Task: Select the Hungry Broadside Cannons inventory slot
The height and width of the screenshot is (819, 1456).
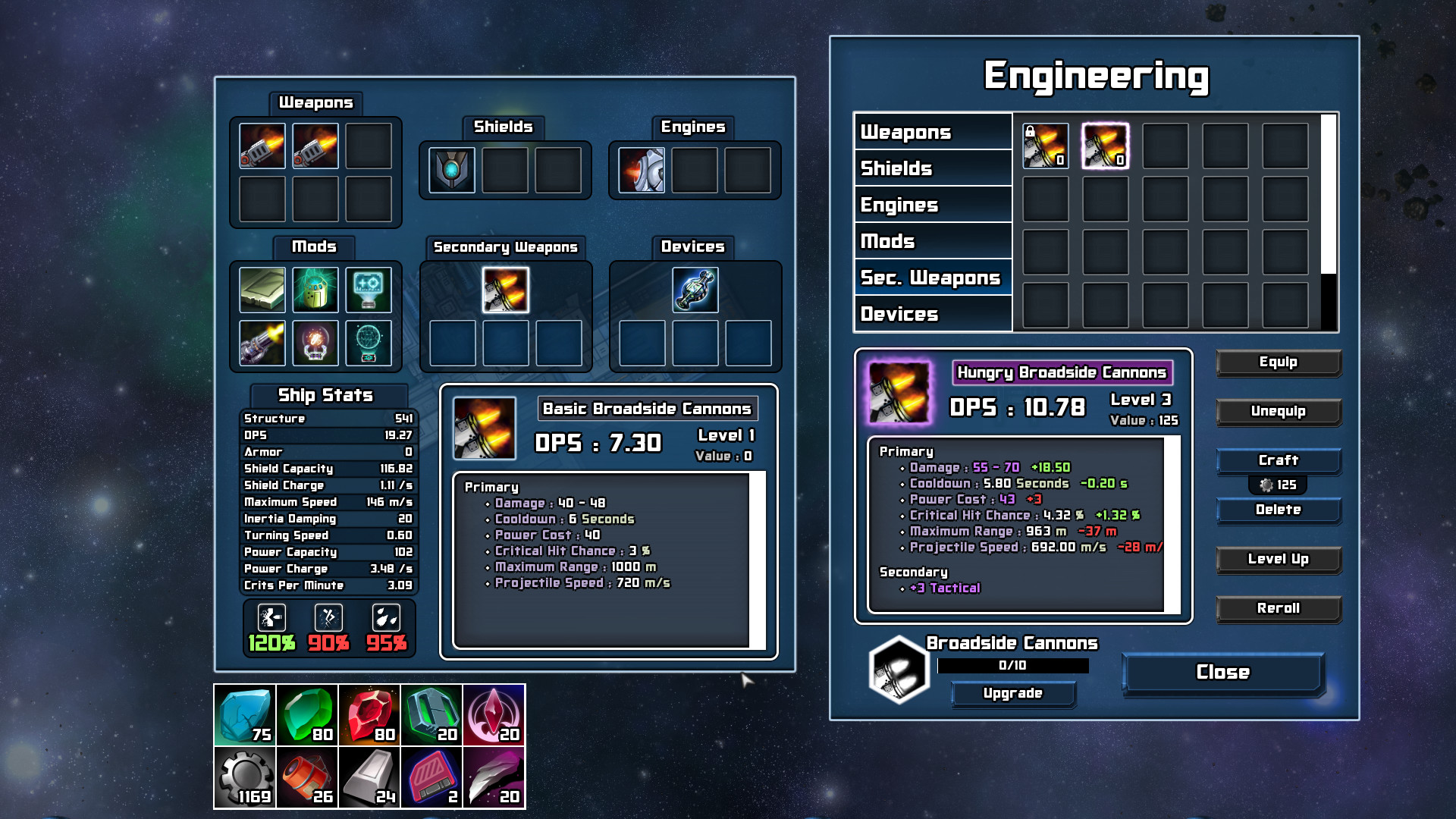Action: pos(1105,147)
